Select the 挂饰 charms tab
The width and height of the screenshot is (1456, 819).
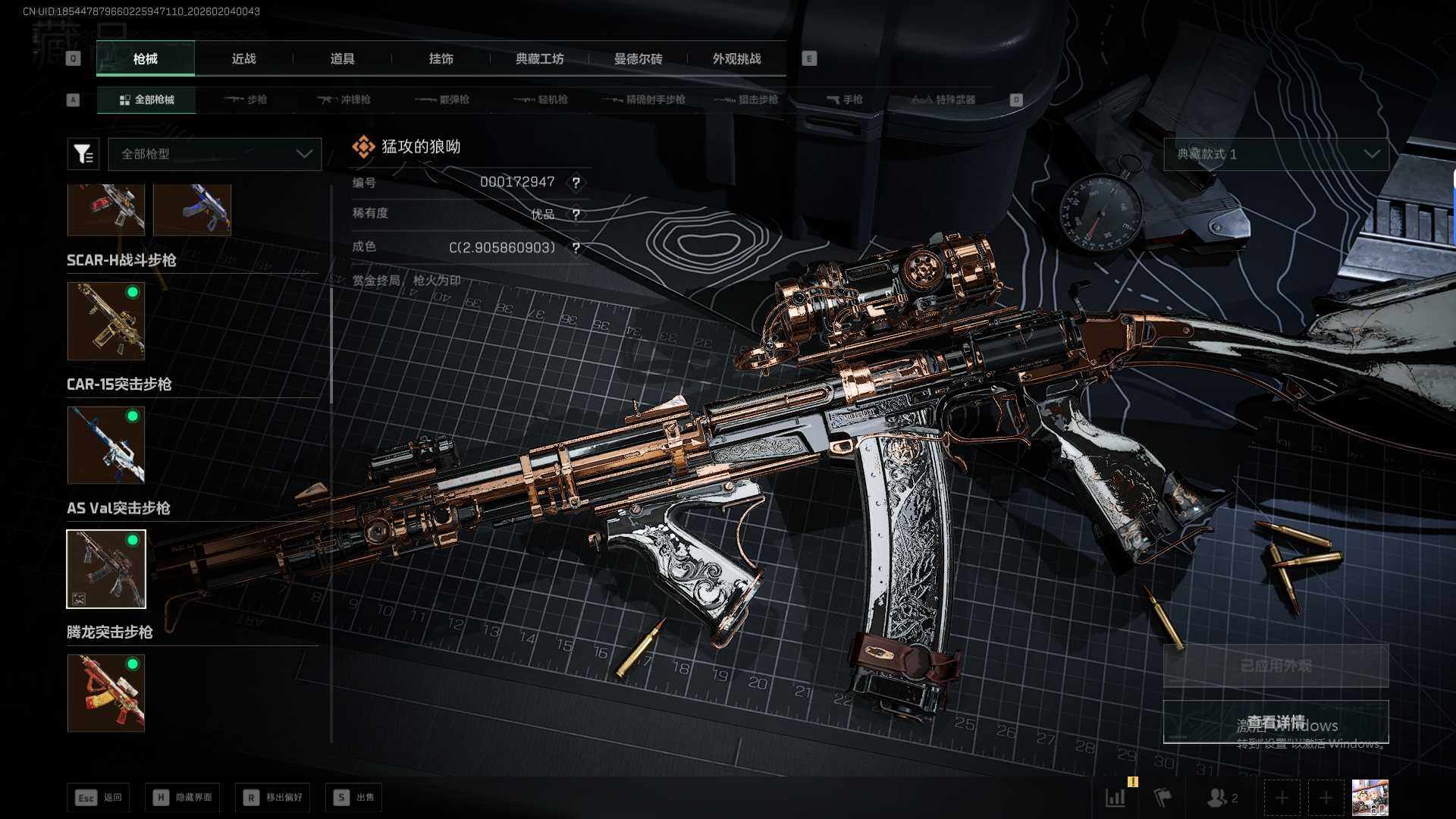441,58
